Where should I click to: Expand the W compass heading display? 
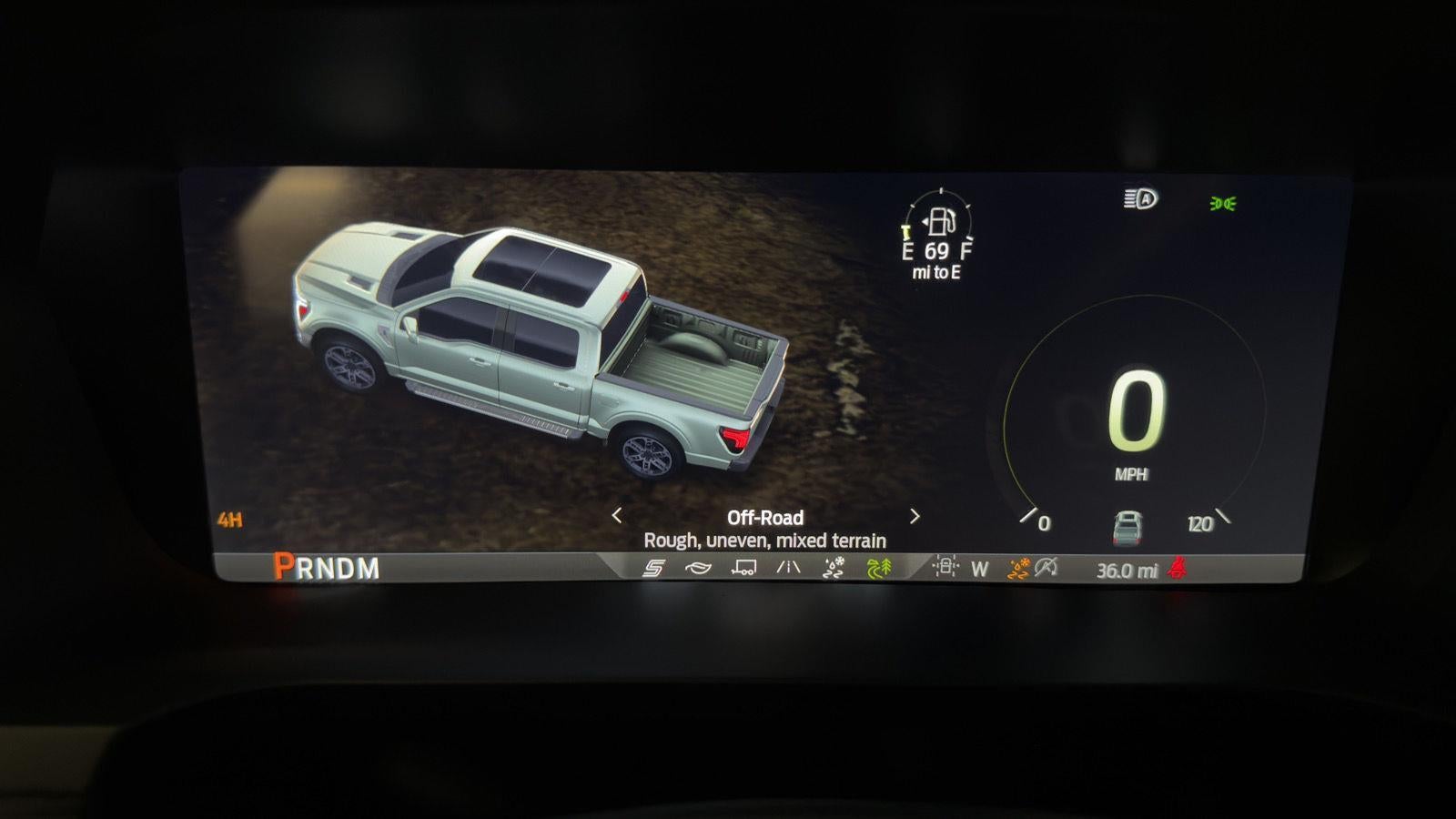click(x=980, y=567)
